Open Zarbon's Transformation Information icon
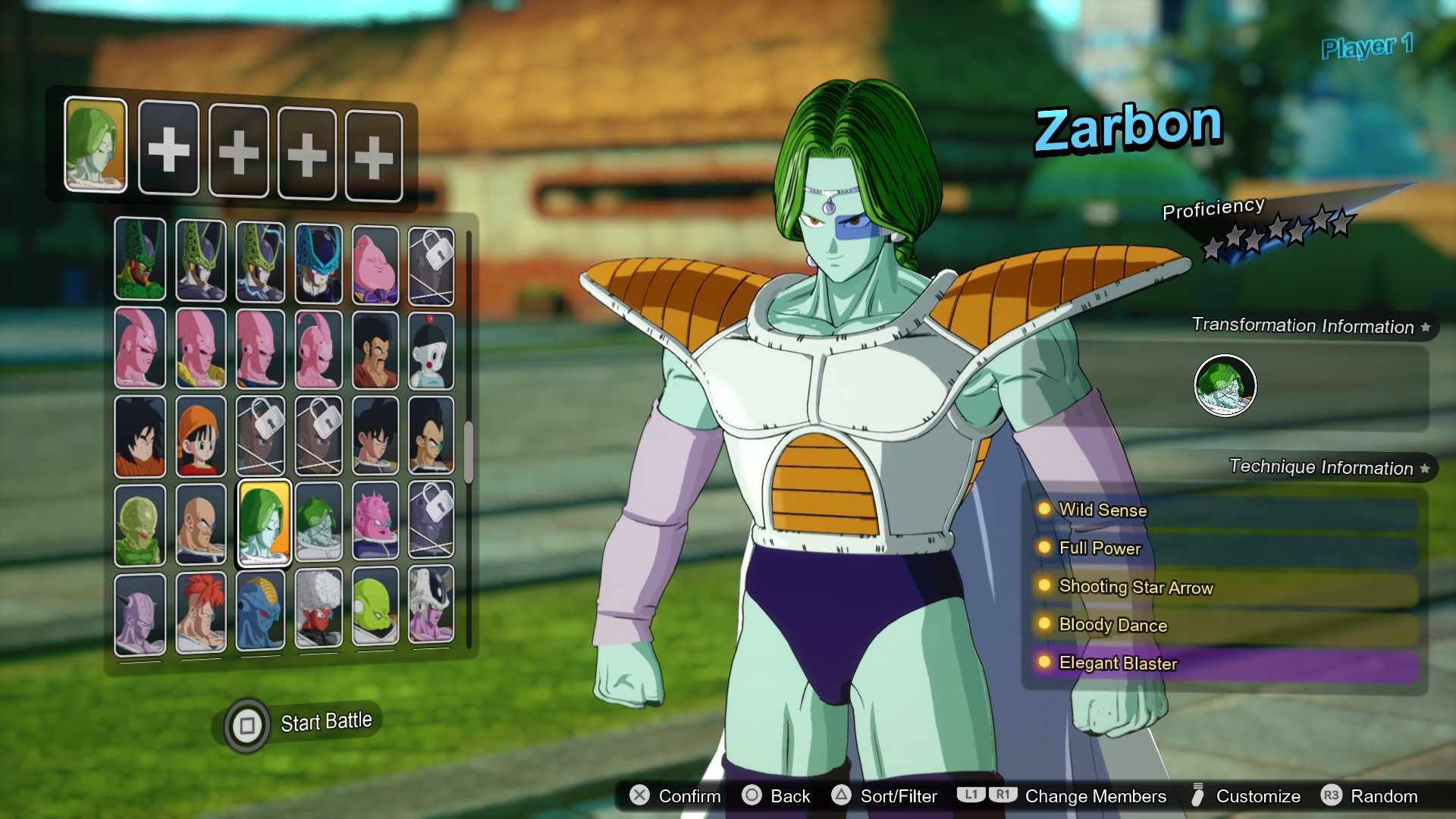The width and height of the screenshot is (1456, 819). [x=1226, y=385]
